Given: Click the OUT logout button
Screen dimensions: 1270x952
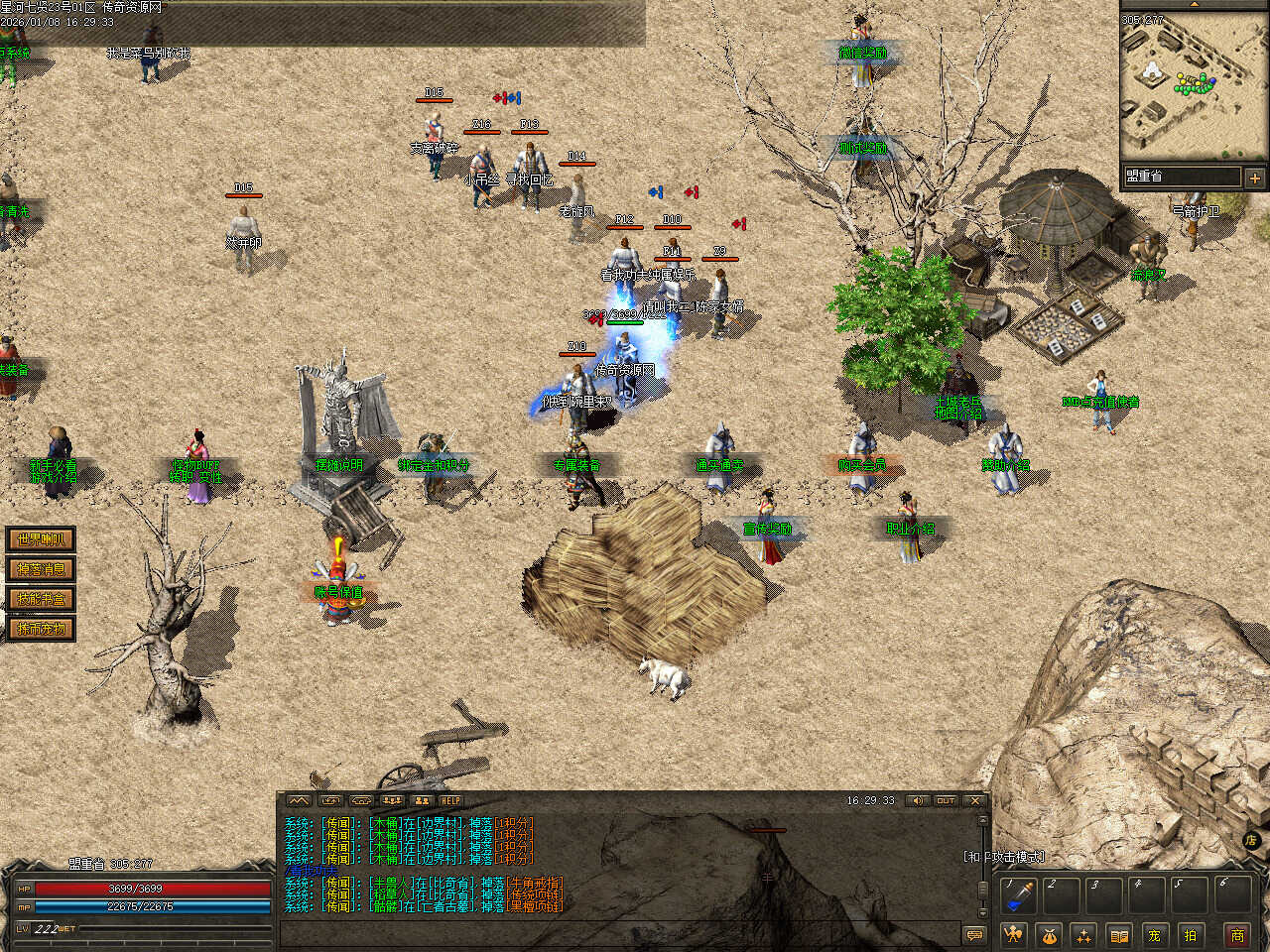Looking at the screenshot, I should tap(945, 800).
